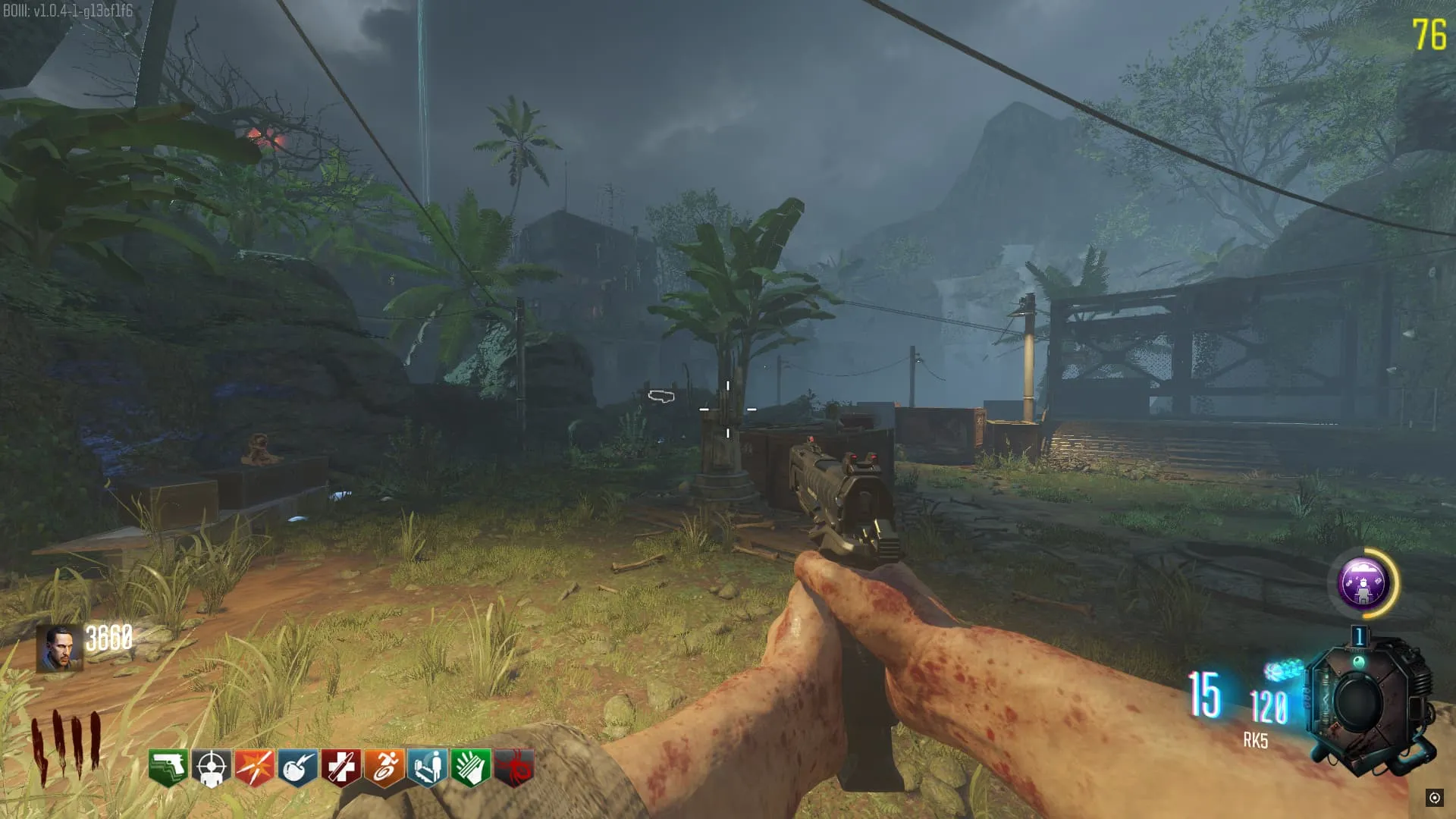The image size is (1456, 819).
Task: Click the player character portrait
Action: (x=58, y=648)
